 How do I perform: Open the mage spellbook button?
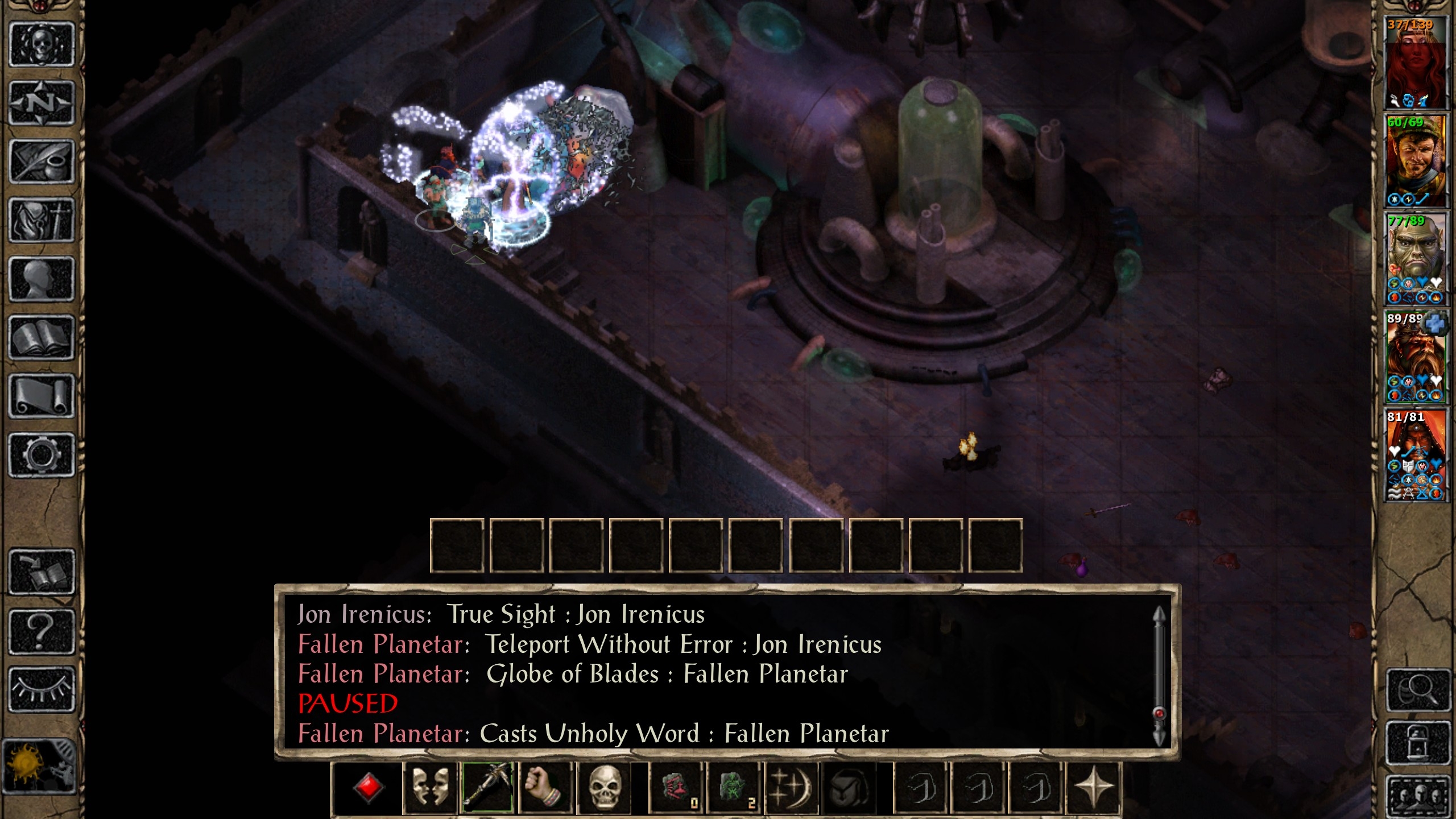tap(42, 338)
